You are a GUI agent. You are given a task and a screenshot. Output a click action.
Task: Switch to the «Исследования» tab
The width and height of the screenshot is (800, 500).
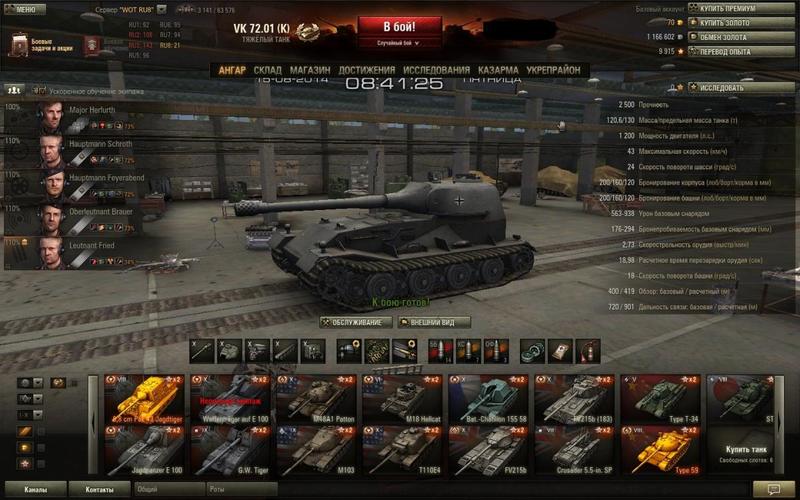436,70
